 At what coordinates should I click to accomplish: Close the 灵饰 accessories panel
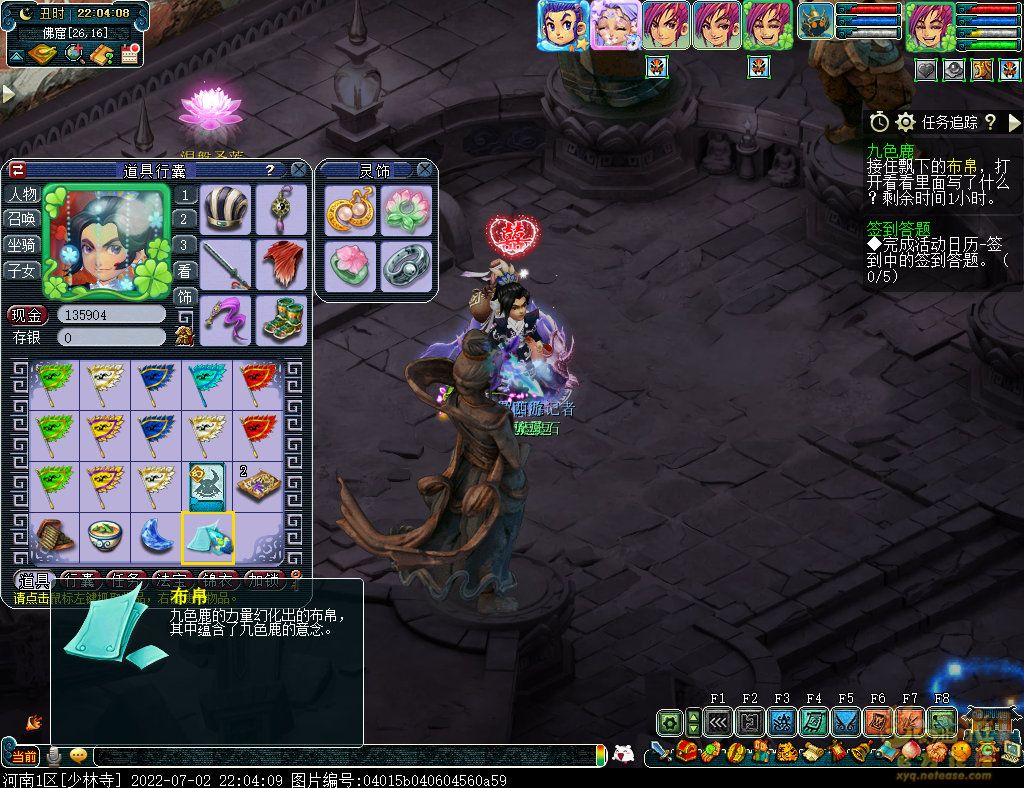pos(425,170)
